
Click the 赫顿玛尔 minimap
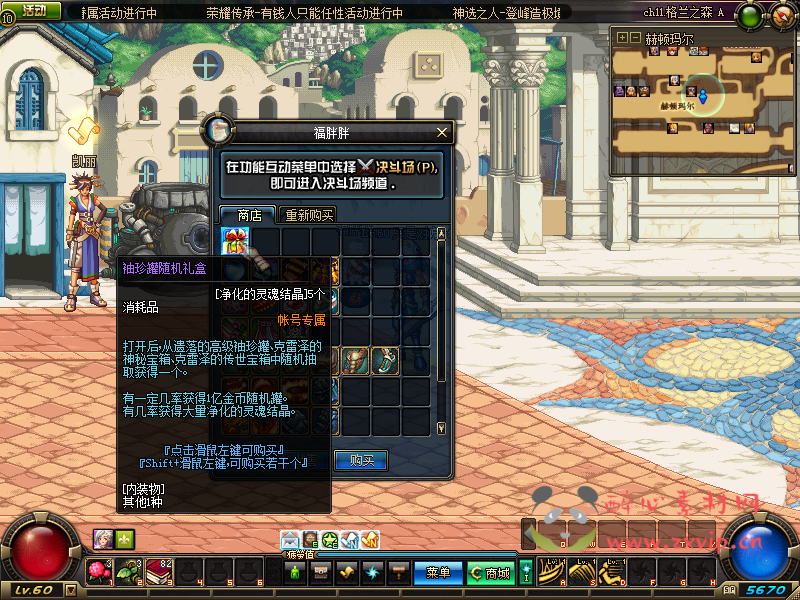[700, 95]
